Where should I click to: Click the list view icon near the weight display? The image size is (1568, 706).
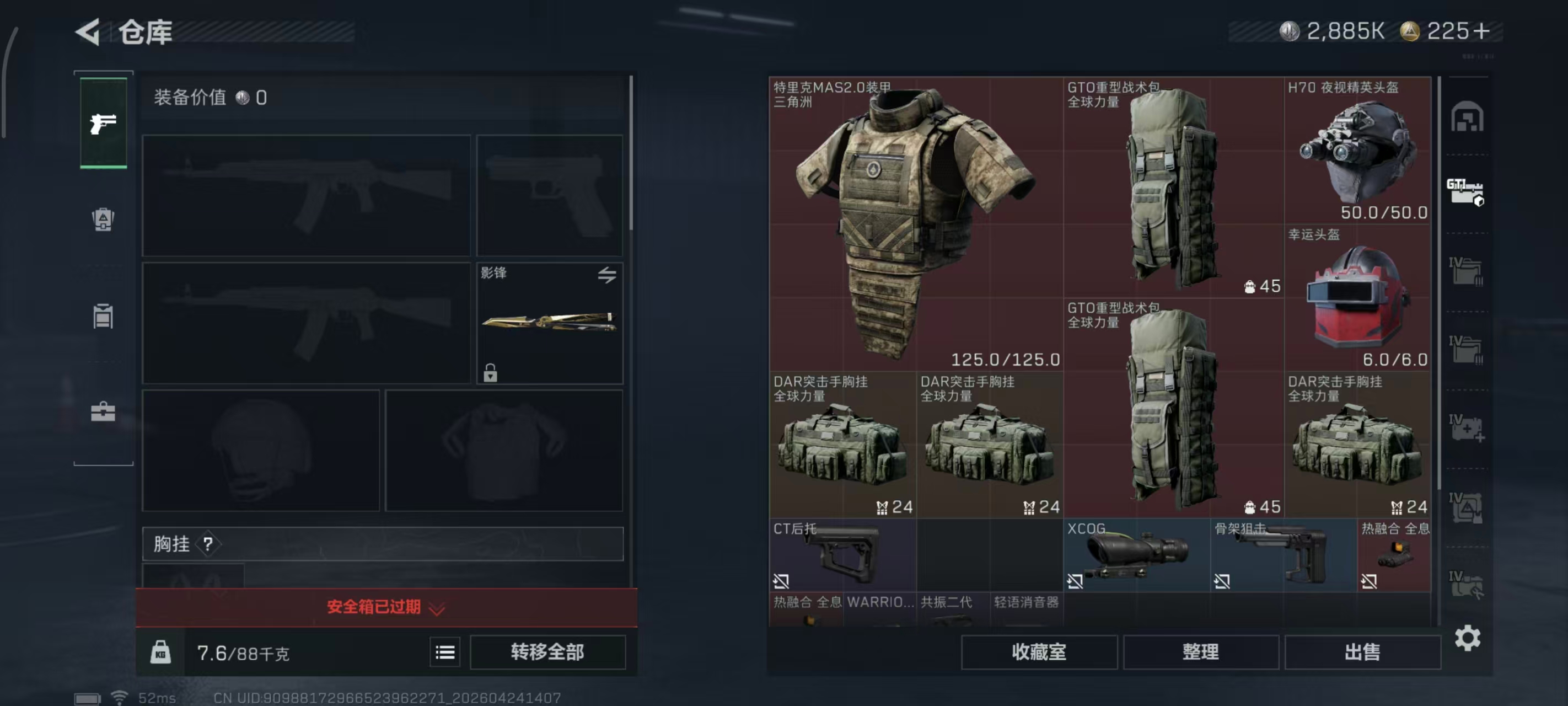point(445,652)
